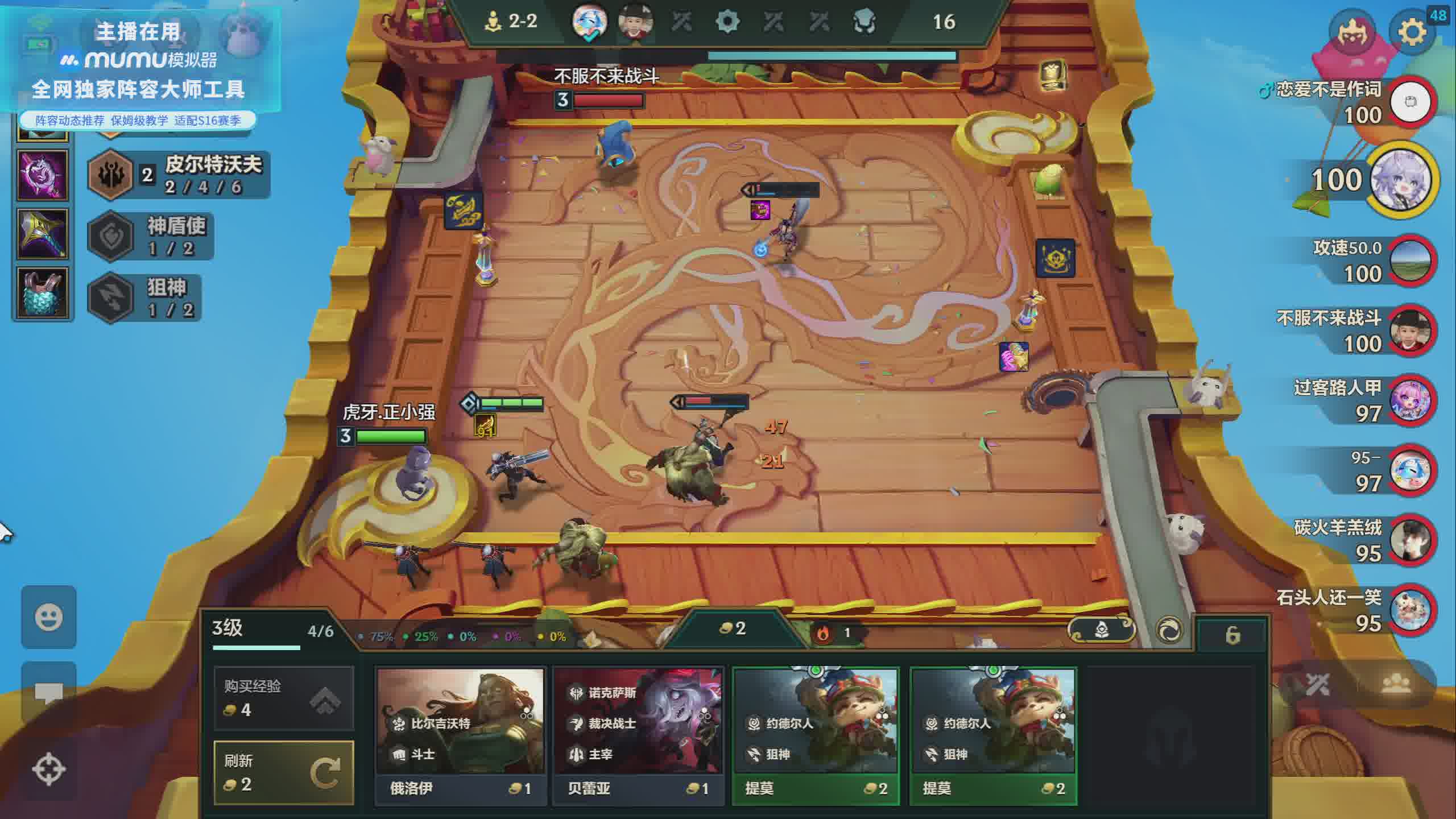Image resolution: width=1456 pixels, height=819 pixels.
Task: Select the blue scaled armor item
Action: pyautogui.click(x=43, y=293)
